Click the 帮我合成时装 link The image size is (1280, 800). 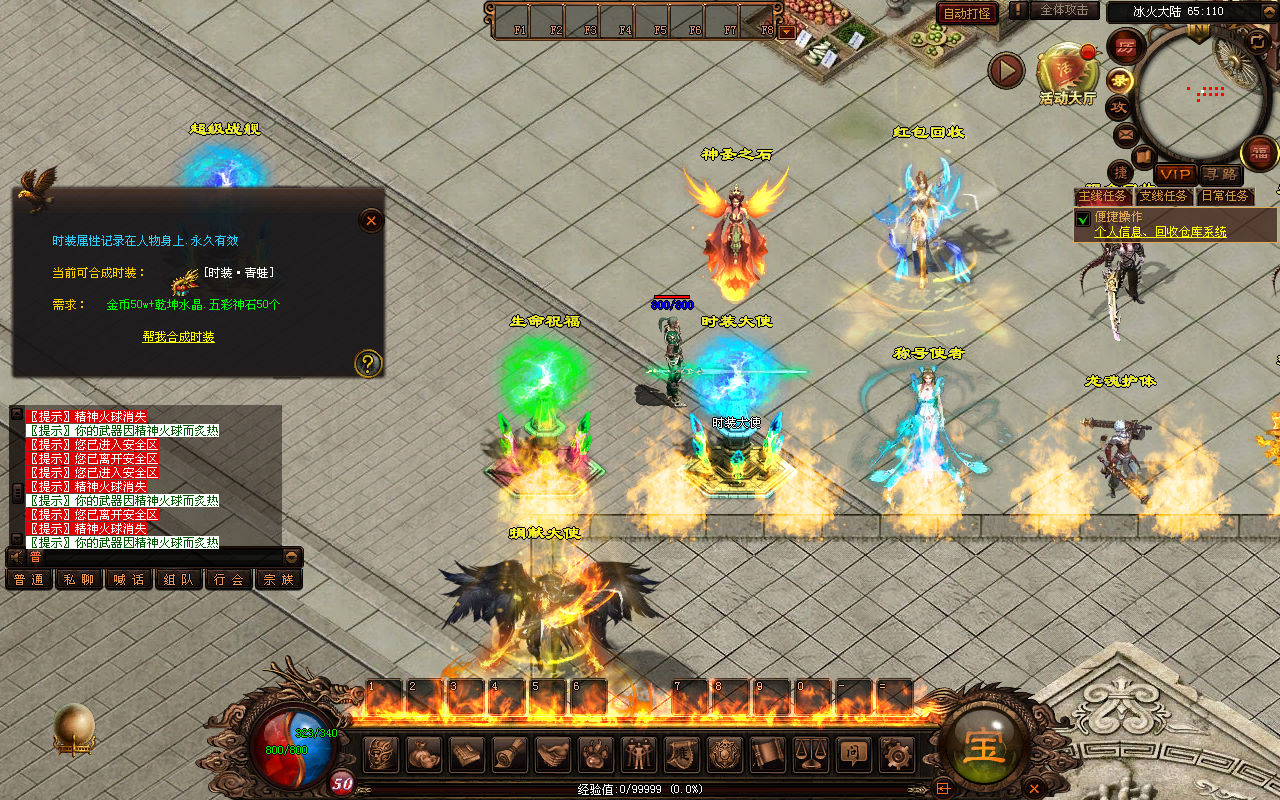click(178, 337)
